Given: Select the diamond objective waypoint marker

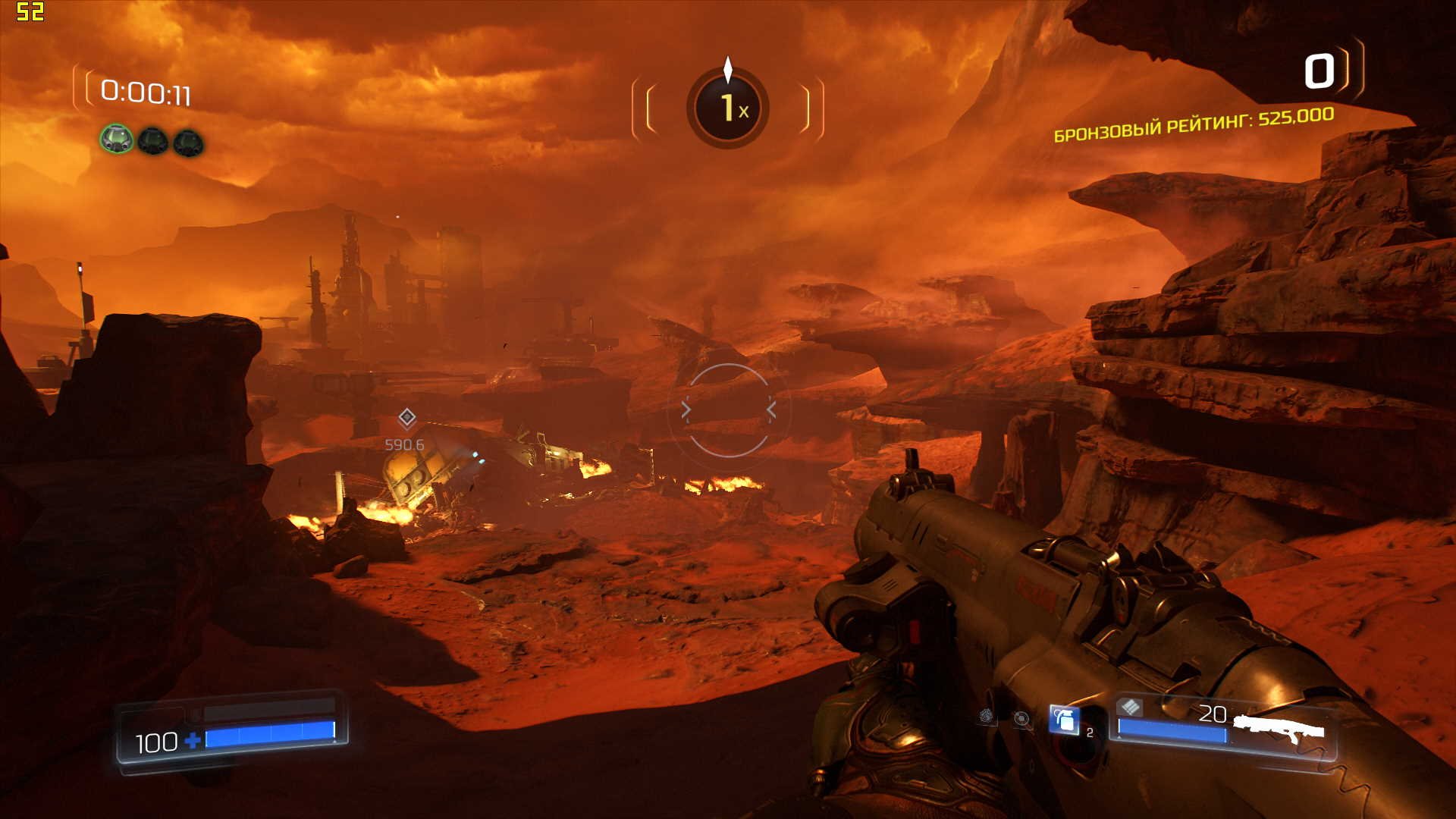Looking at the screenshot, I should (407, 417).
